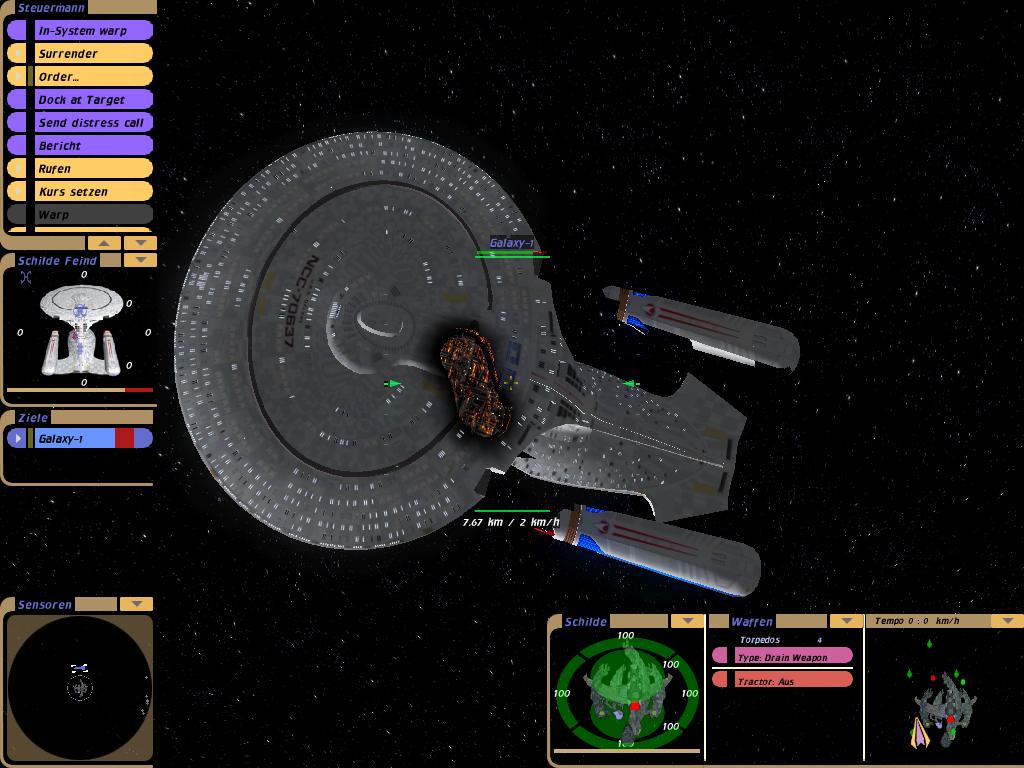
Task: Click the Steuermann menu's scroll-up arrow
Action: pos(105,243)
